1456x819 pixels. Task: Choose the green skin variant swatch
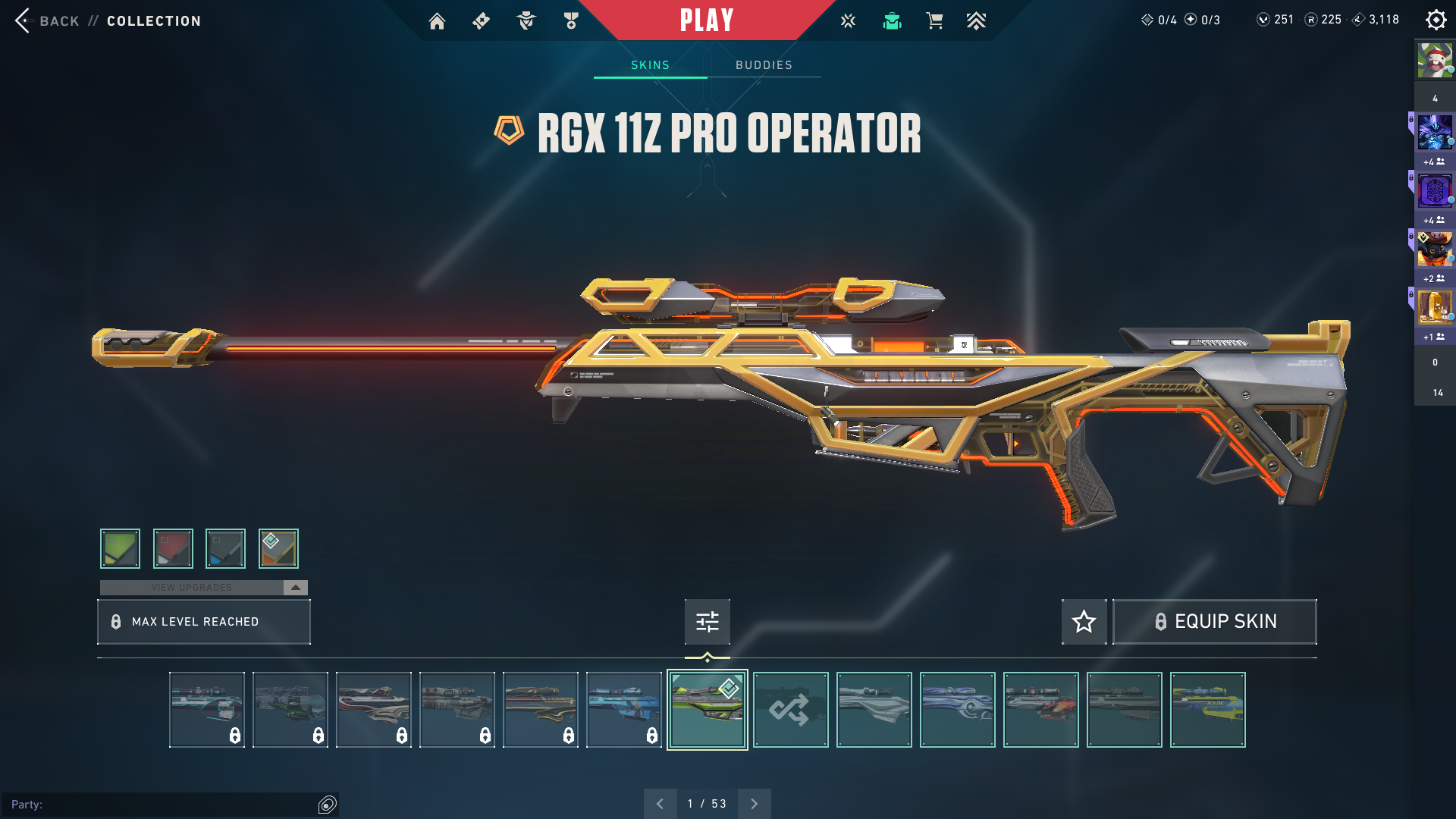pos(120,548)
